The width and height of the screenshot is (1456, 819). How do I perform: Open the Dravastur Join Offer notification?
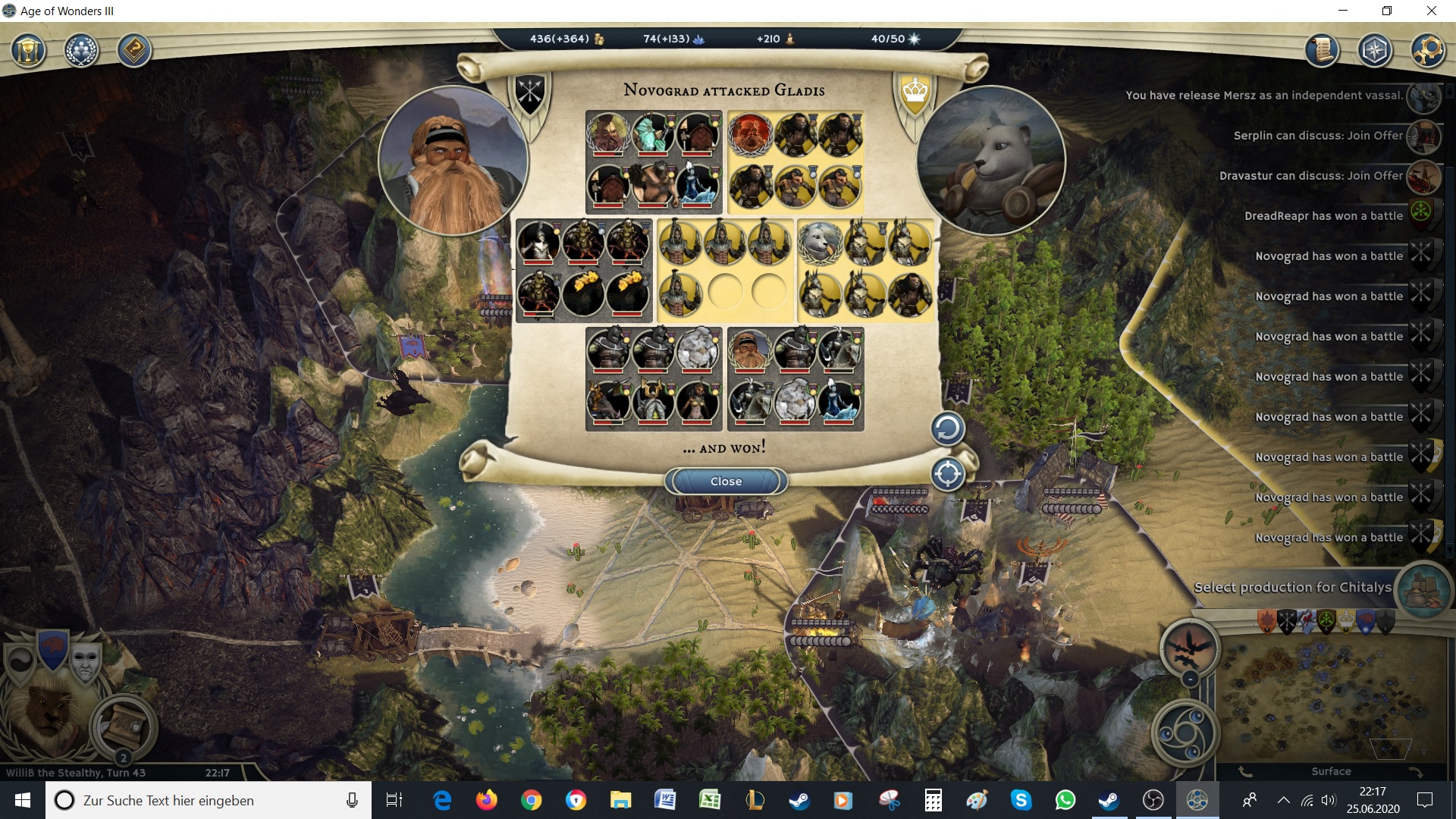pyautogui.click(x=1311, y=176)
